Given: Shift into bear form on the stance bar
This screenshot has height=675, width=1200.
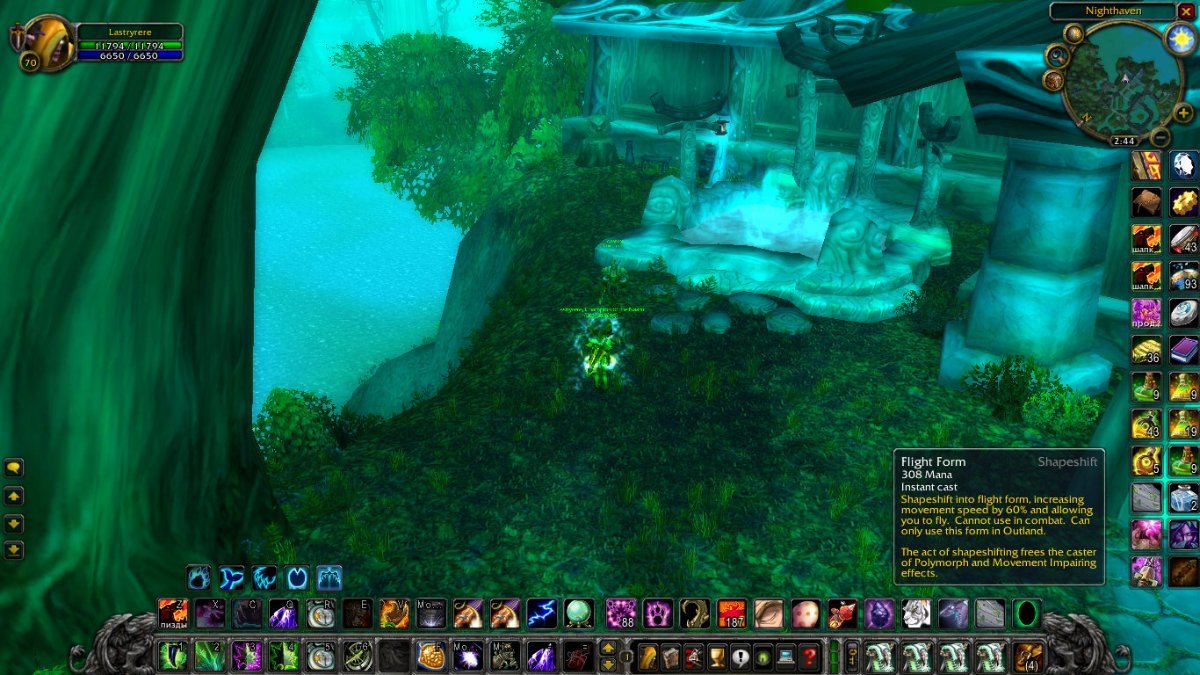Looking at the screenshot, I should tap(199, 578).
